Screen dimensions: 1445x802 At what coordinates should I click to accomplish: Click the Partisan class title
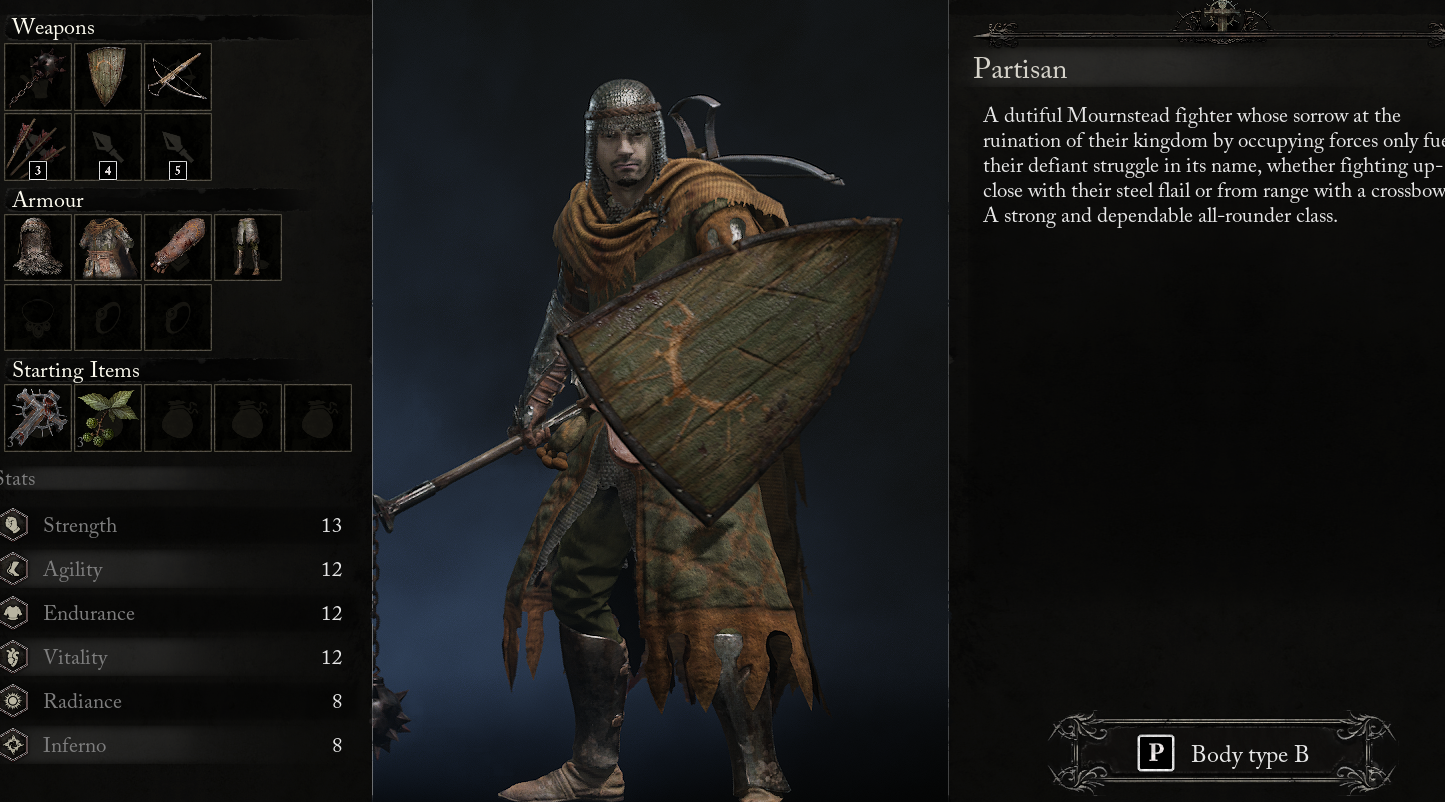(x=1019, y=69)
